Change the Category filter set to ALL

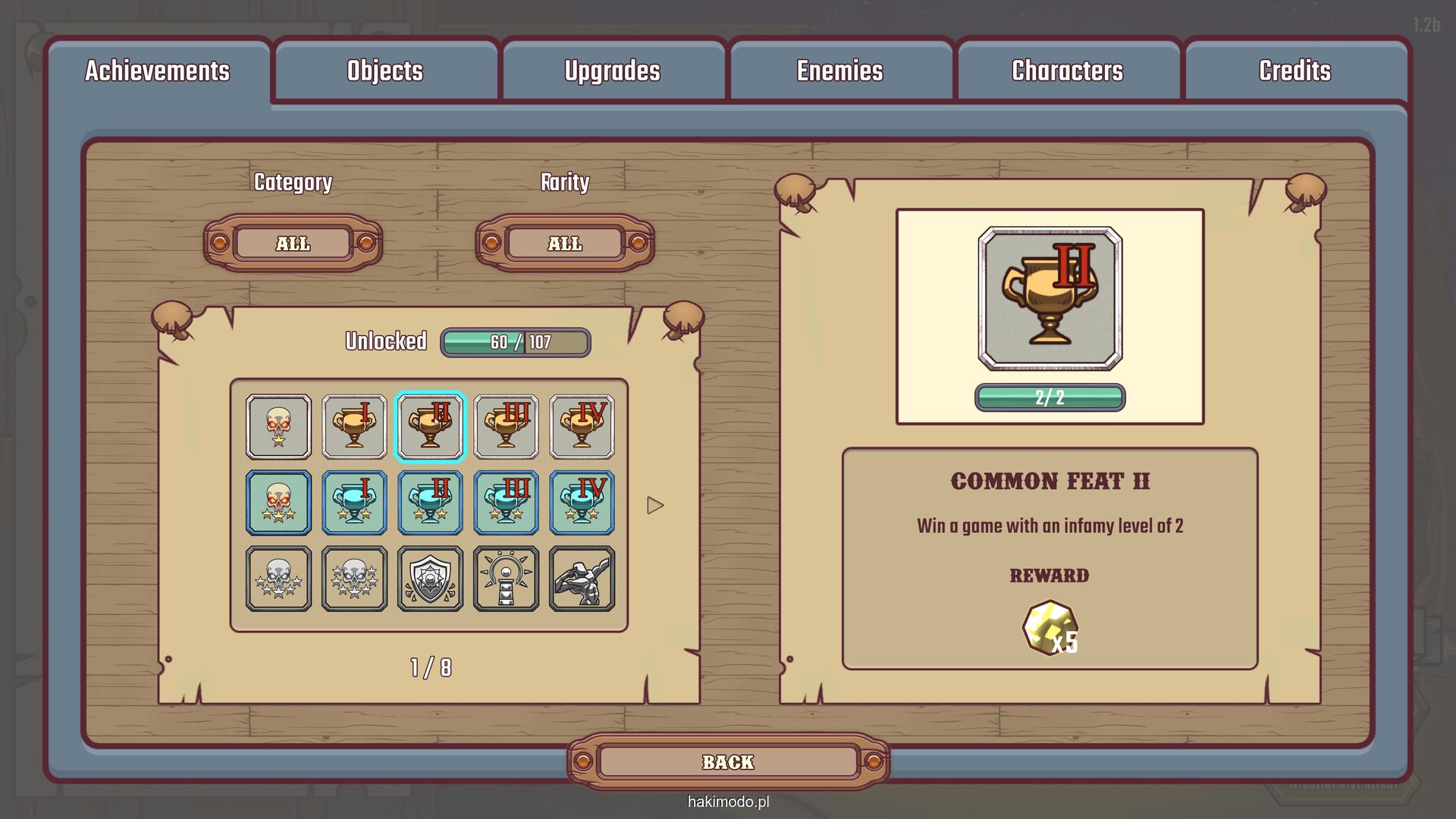point(293,243)
